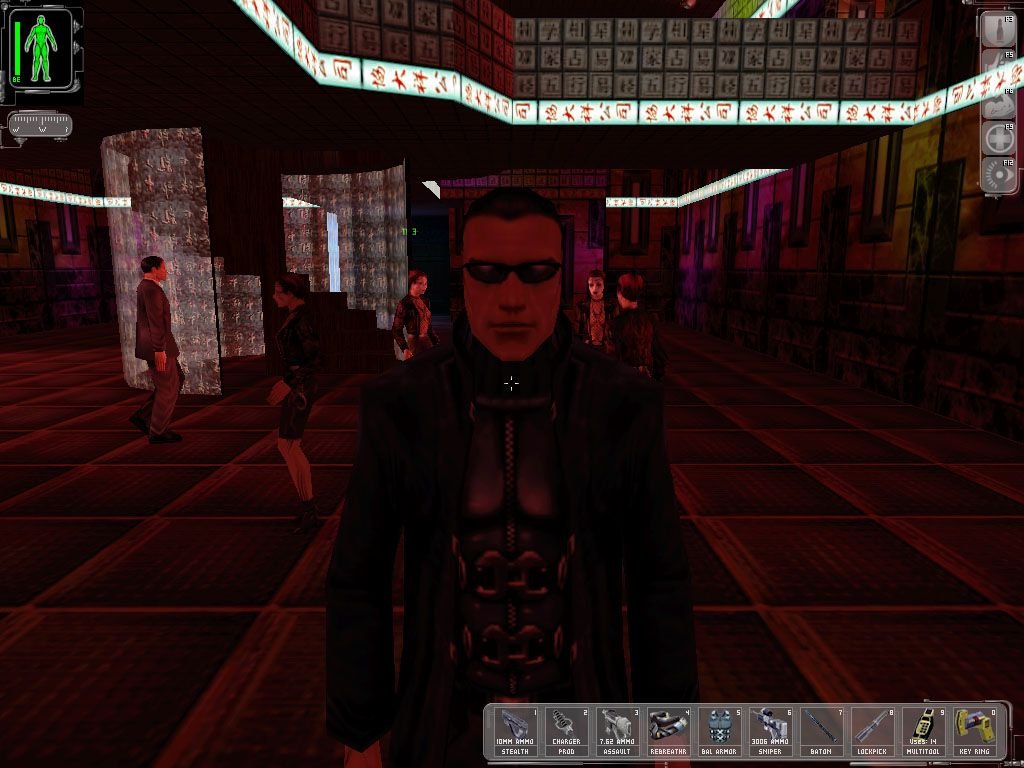Activate the F12 light augmentation icon
This screenshot has height=768, width=1024.
point(999,172)
